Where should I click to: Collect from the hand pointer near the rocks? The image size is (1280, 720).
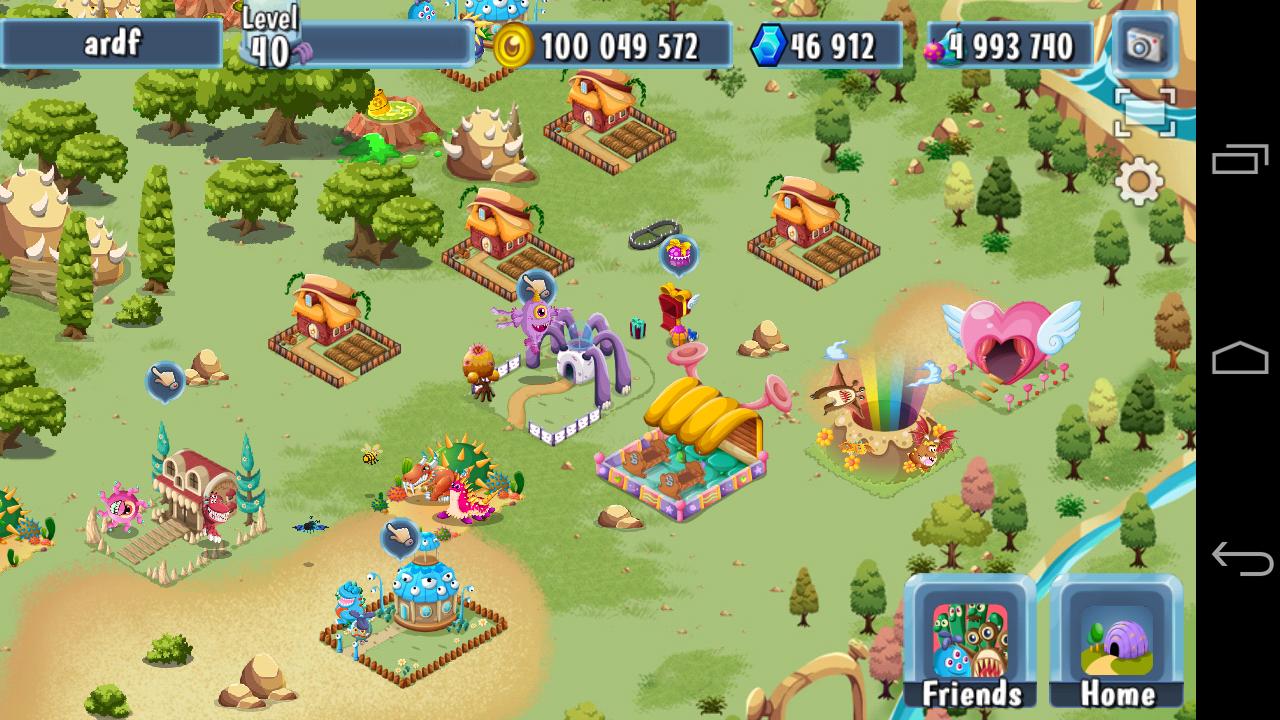click(166, 380)
